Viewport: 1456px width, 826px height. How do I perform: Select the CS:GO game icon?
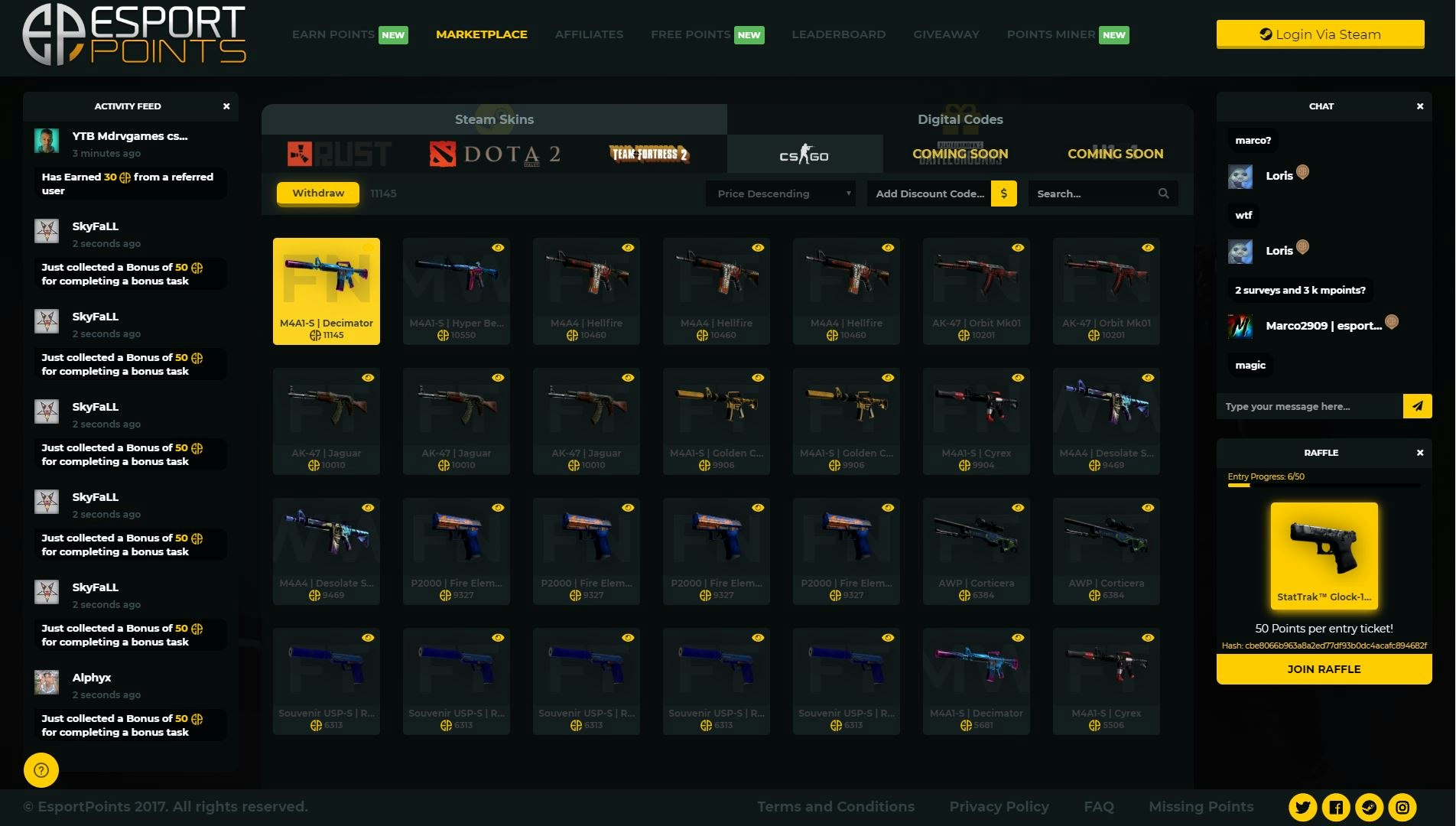tap(804, 153)
